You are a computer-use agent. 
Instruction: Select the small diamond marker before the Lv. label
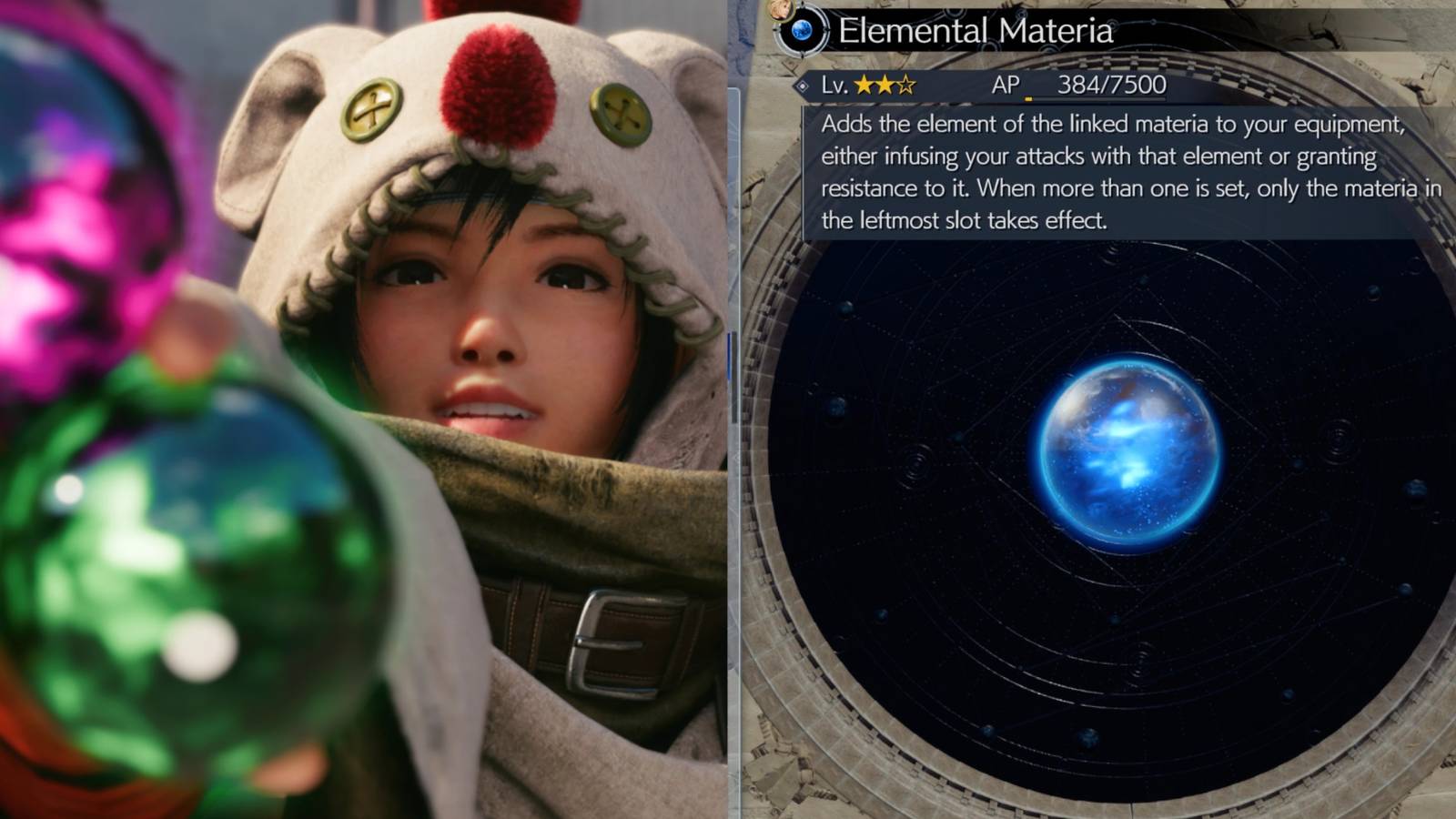click(x=803, y=84)
